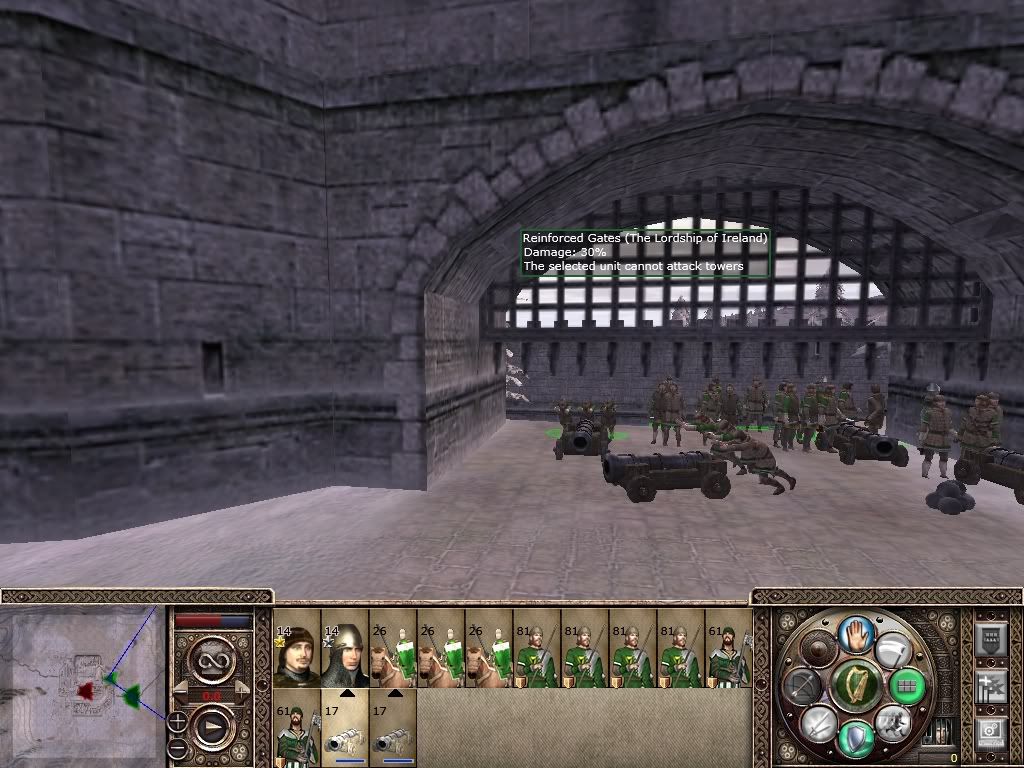Toggle the green group formation grid button
The height and width of the screenshot is (768, 1024).
point(906,686)
